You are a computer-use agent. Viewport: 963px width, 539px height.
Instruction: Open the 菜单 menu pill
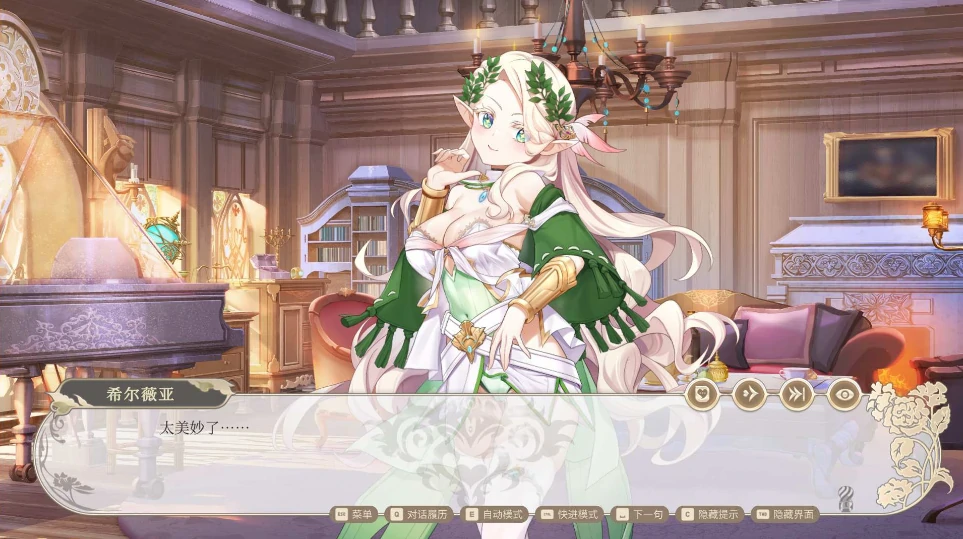(354, 514)
